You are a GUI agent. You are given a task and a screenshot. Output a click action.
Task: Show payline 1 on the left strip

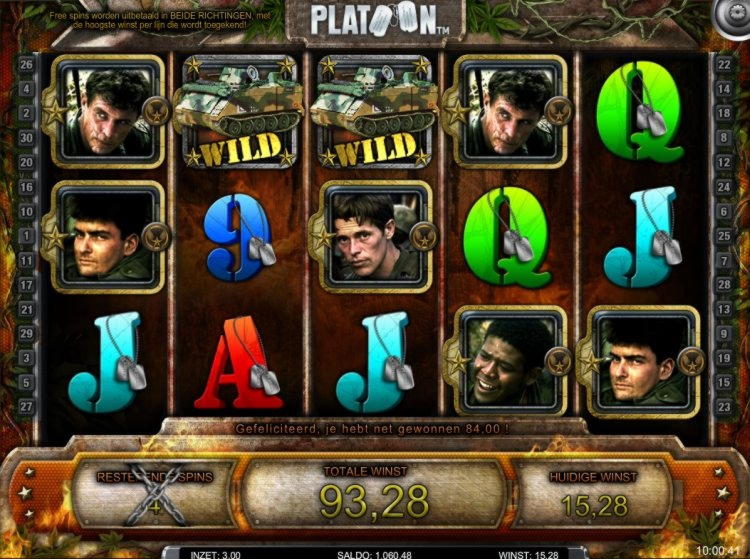pyautogui.click(x=26, y=236)
